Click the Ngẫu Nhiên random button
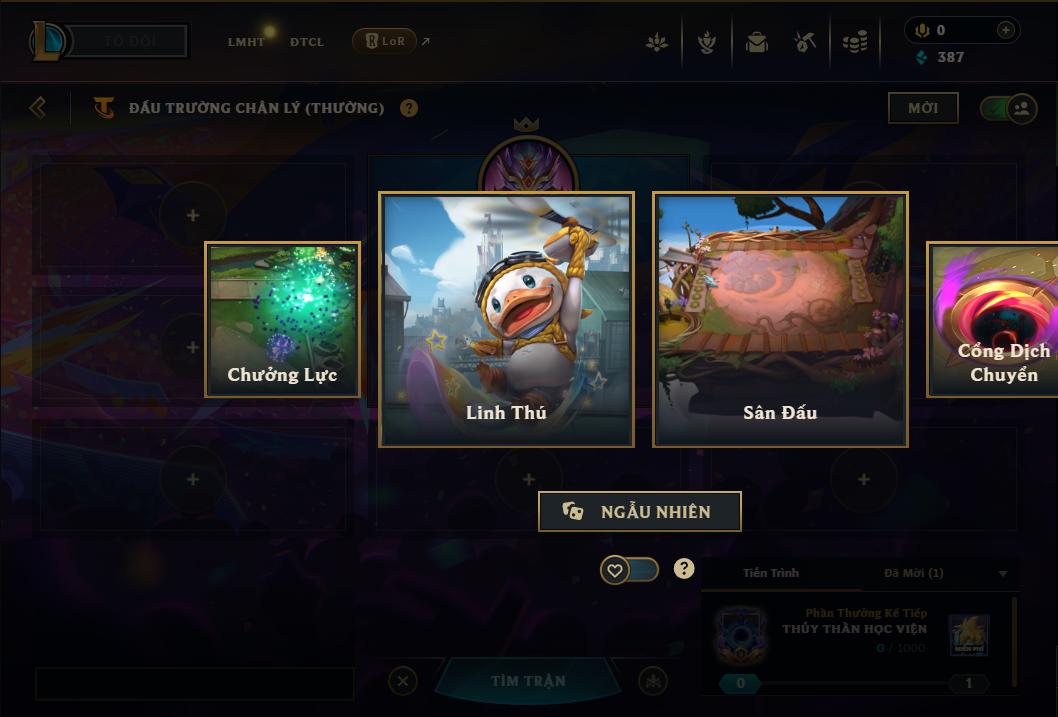Screen dimensions: 1058x717 coord(640,511)
